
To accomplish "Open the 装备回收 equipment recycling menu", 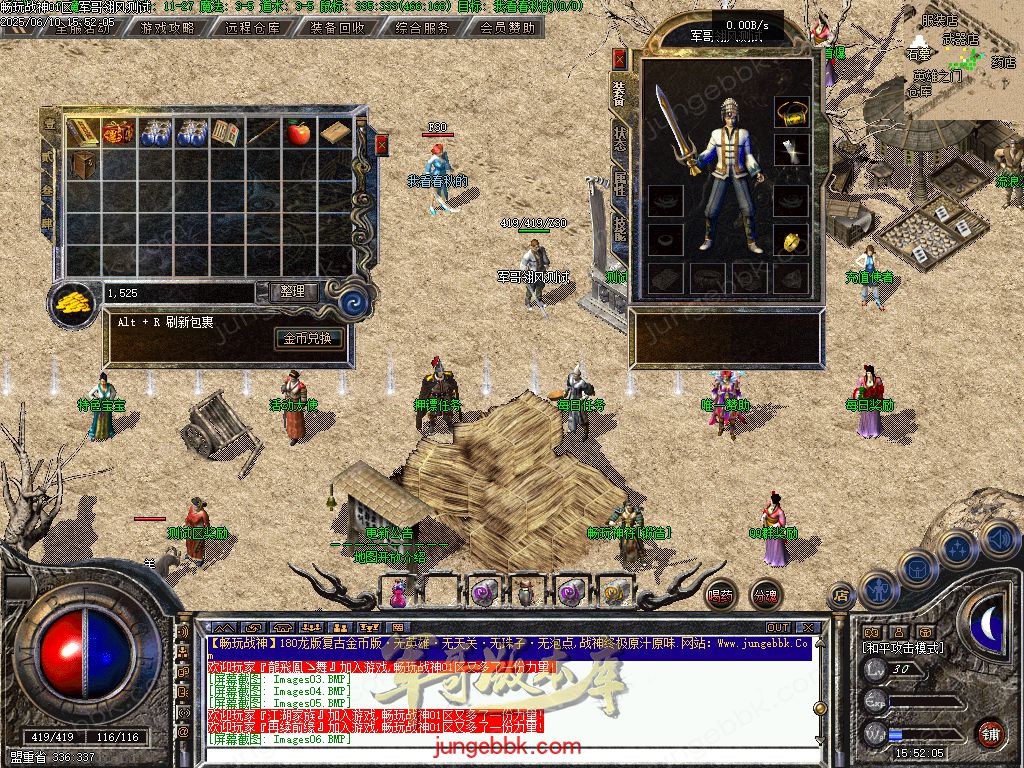I will point(337,28).
